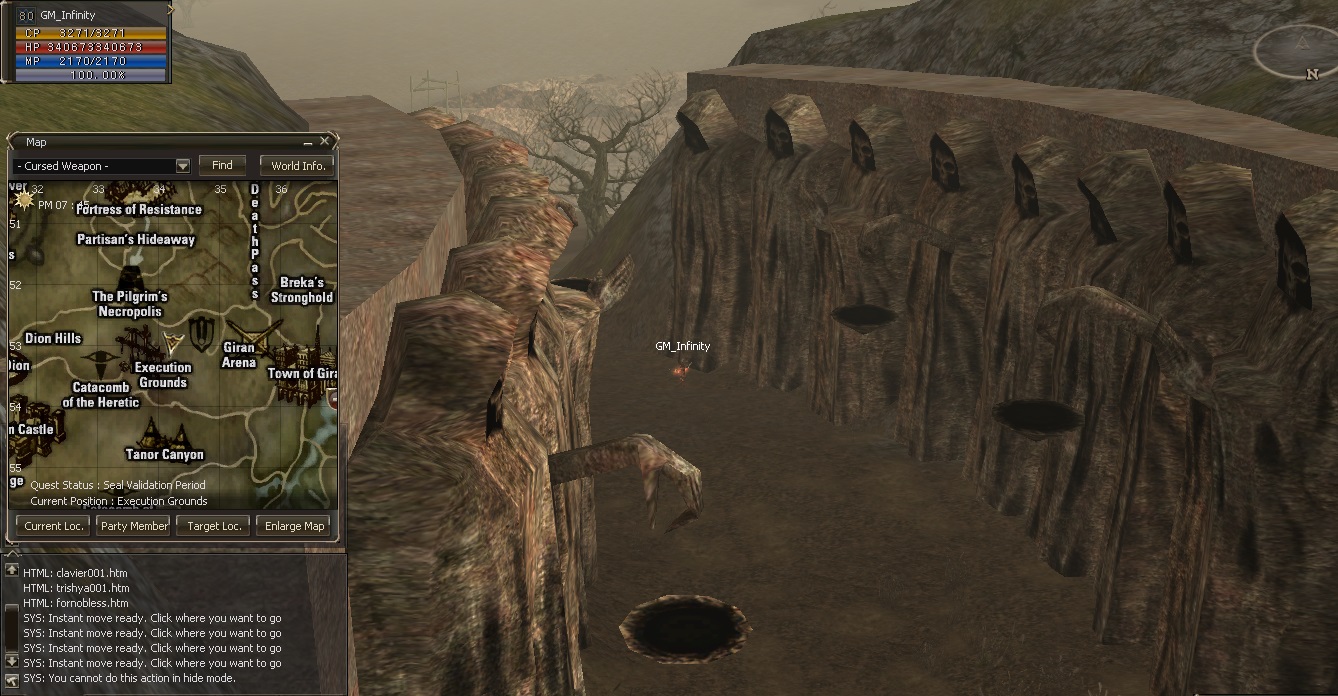Open the Cursed Weapon dropdown
Screen dimensions: 1338x696
pos(182,166)
